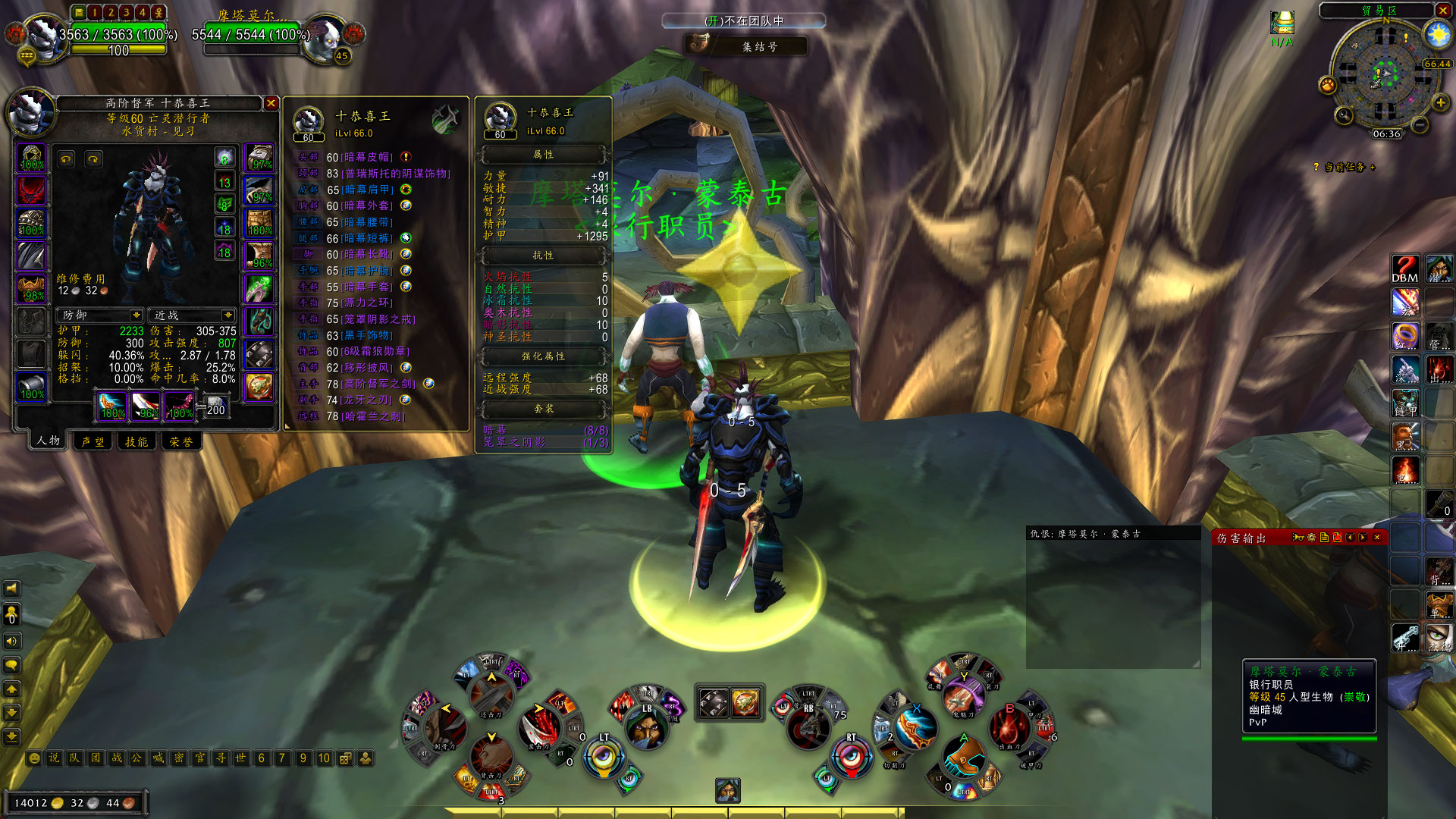The height and width of the screenshot is (819, 1456).
Task: Select the 高阶督军之剑 item link
Action: click(x=380, y=384)
